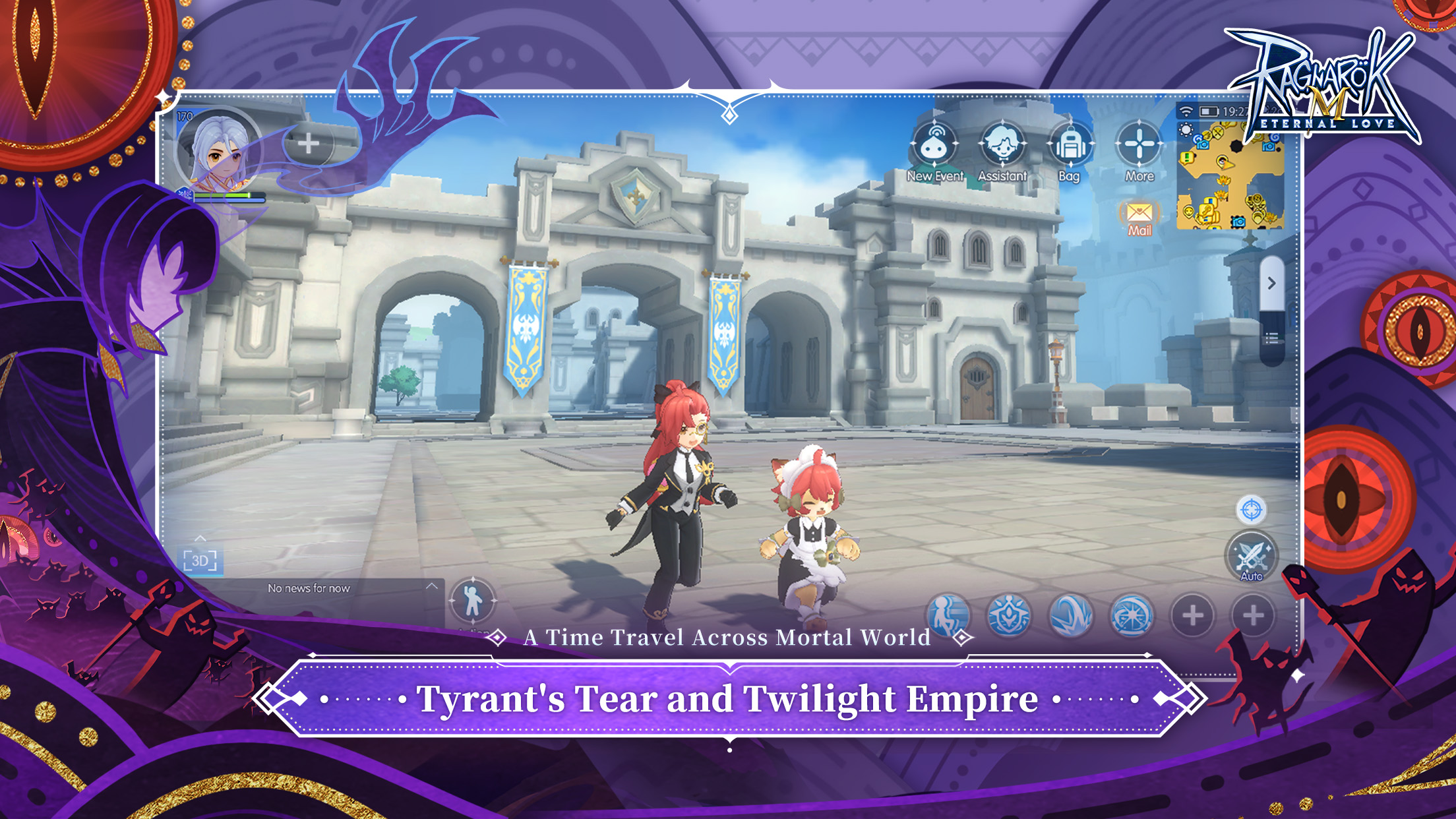Click the No news for now banner

(x=310, y=588)
